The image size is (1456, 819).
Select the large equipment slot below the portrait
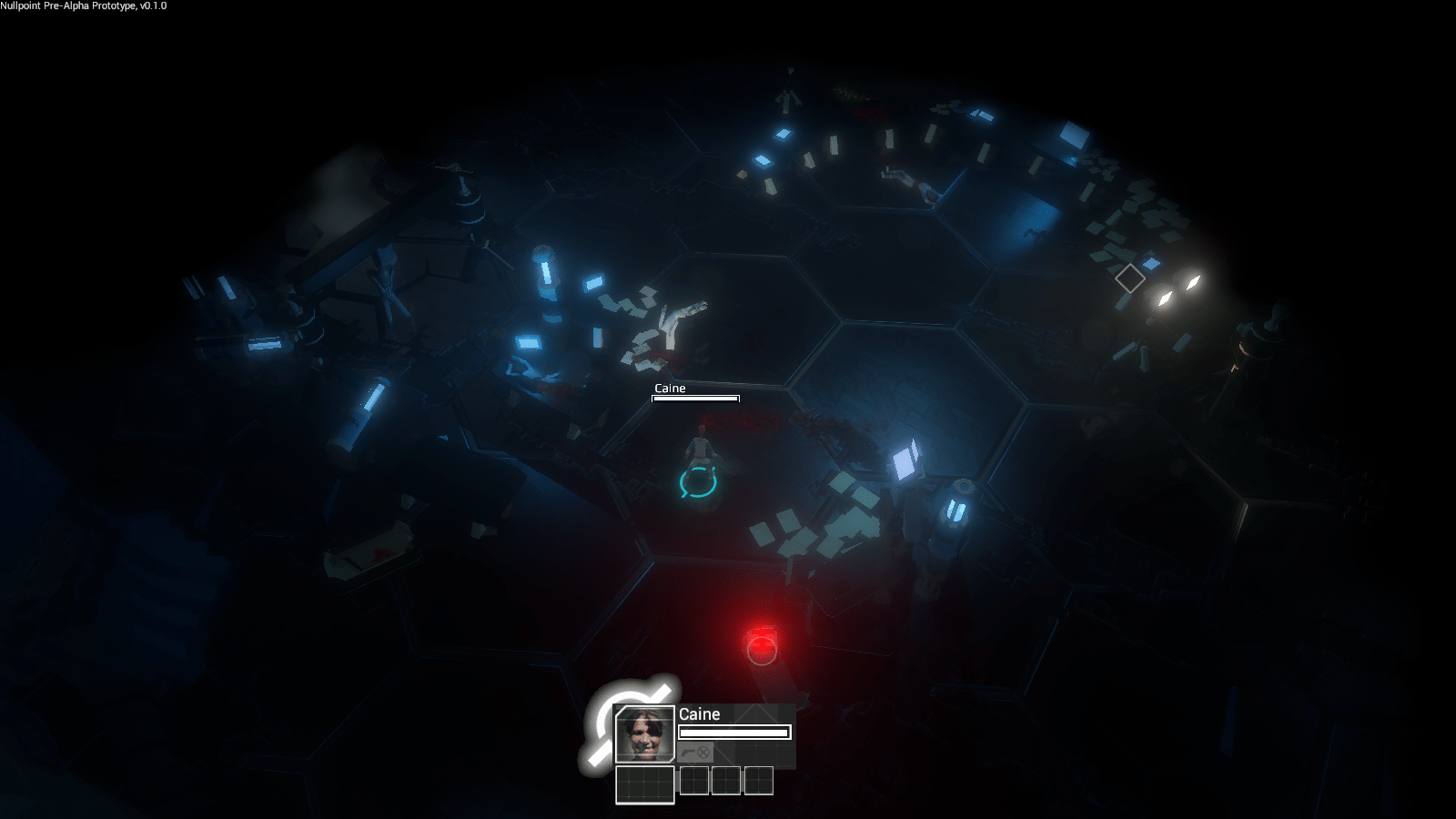[644, 784]
